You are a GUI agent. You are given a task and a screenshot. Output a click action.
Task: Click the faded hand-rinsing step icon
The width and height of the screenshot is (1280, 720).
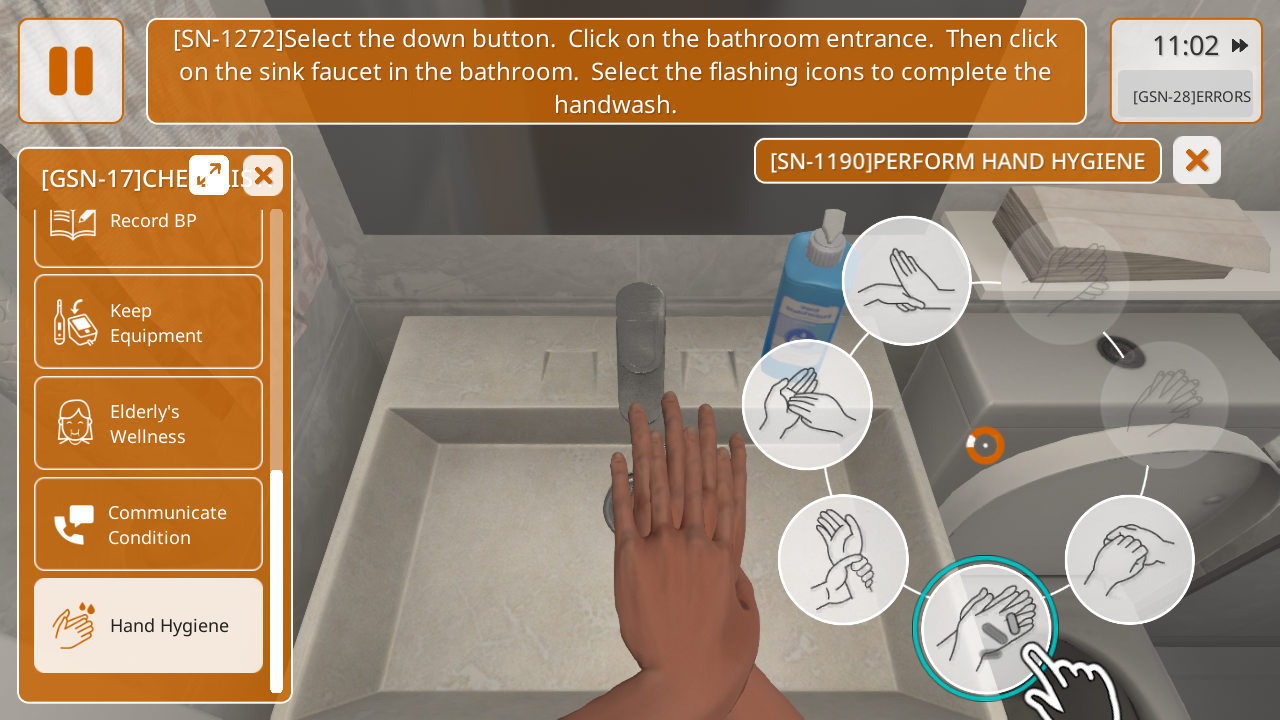tap(1065, 281)
